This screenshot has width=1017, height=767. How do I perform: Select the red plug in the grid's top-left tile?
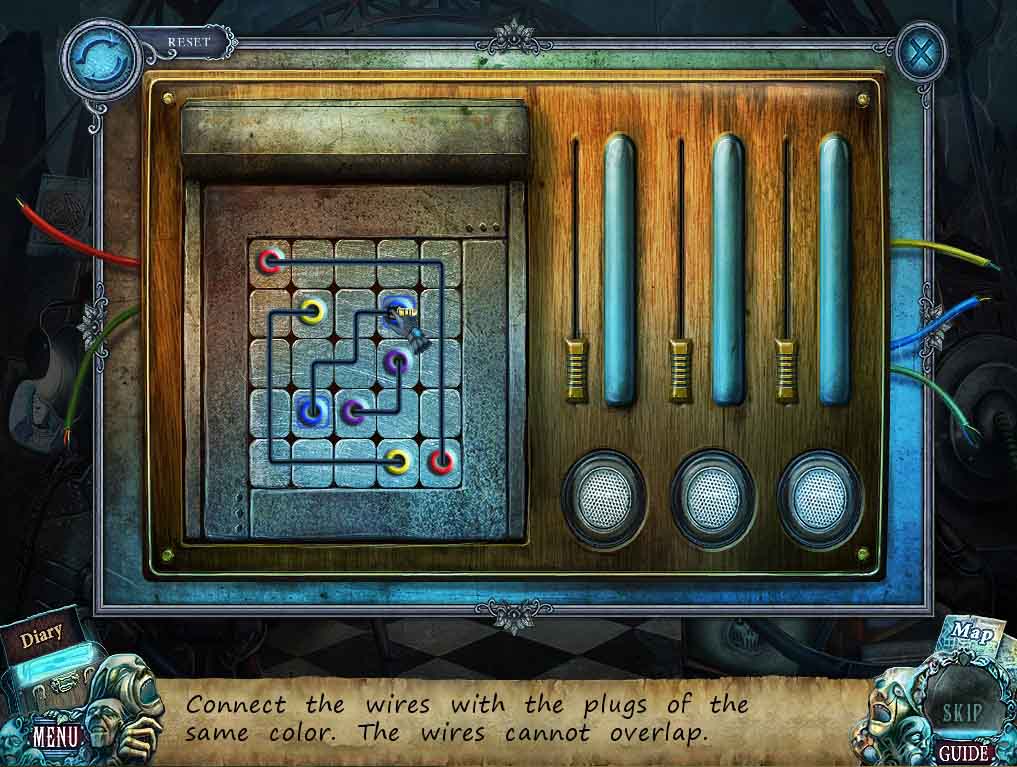[269, 262]
